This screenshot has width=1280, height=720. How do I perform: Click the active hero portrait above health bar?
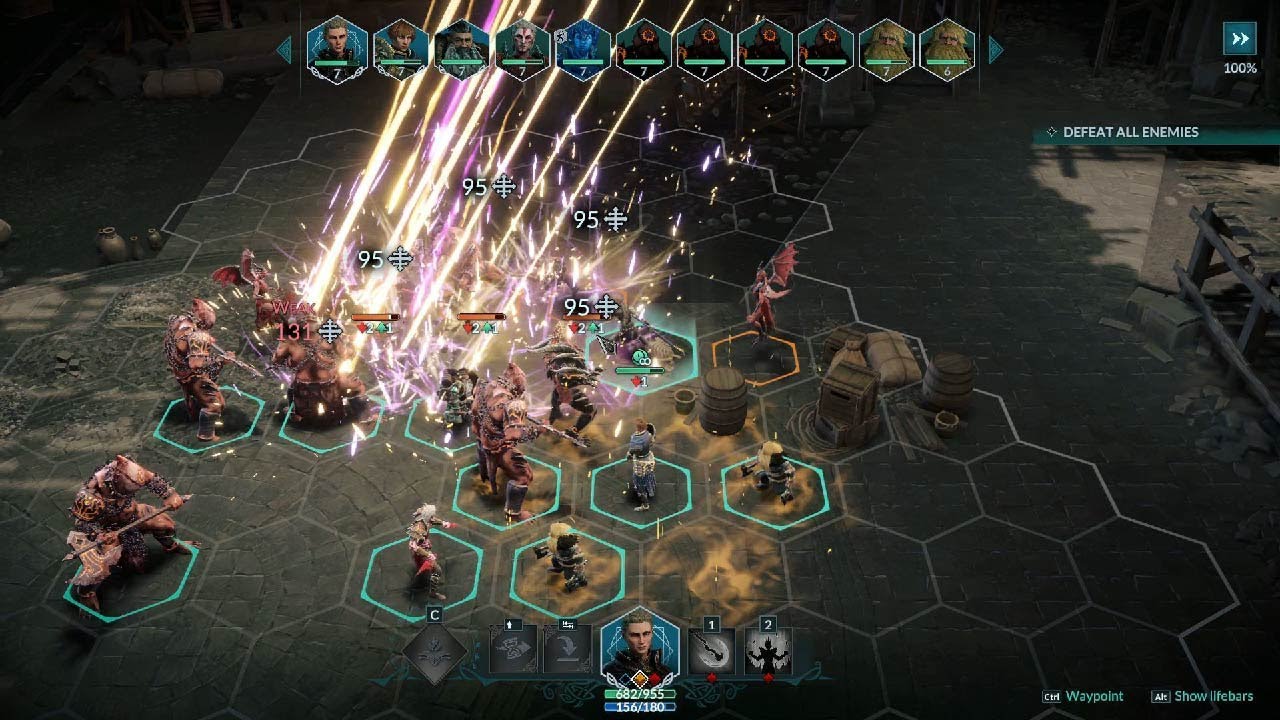[x=640, y=645]
